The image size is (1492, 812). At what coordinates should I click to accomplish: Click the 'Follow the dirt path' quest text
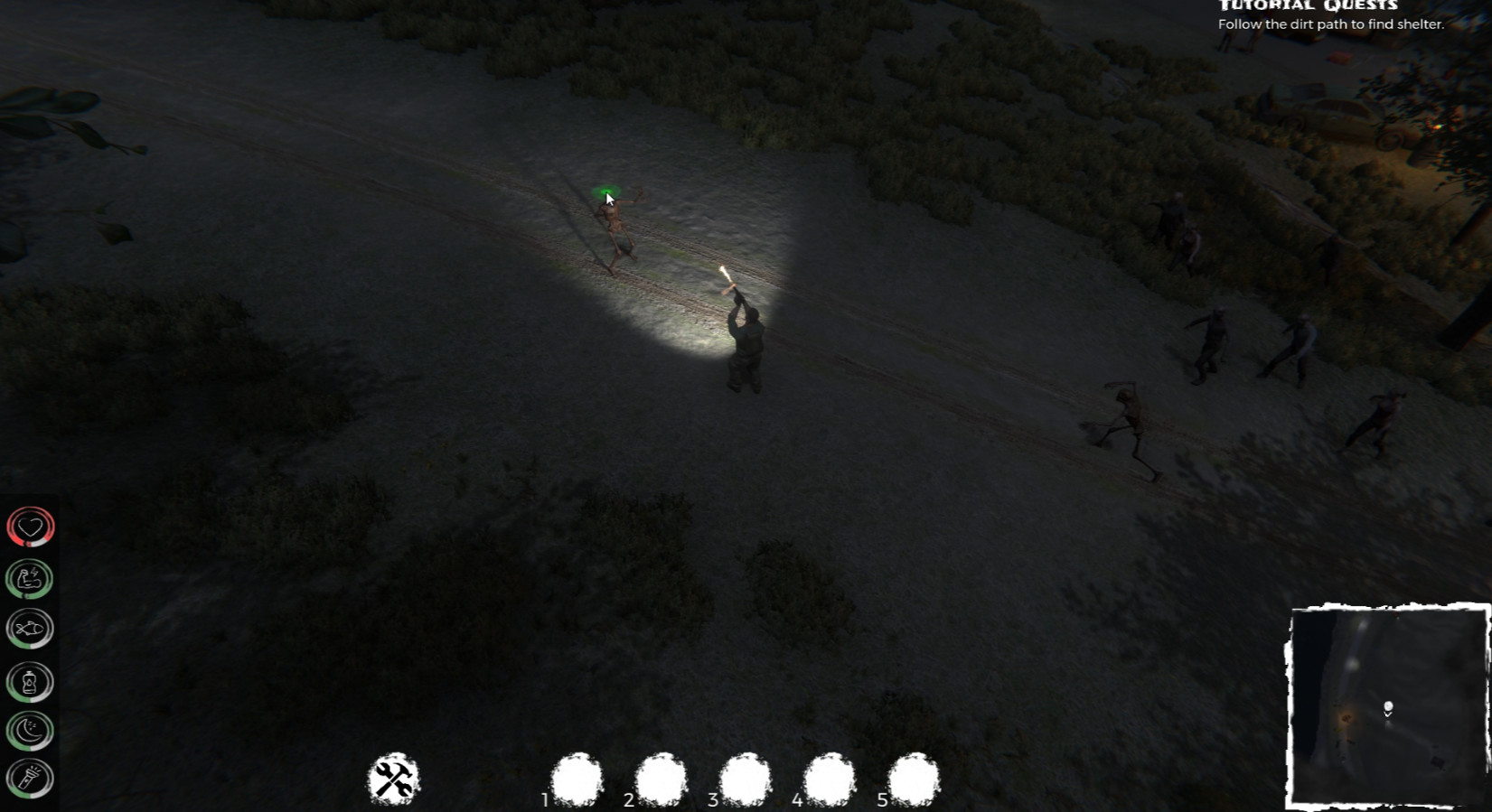point(1331,24)
